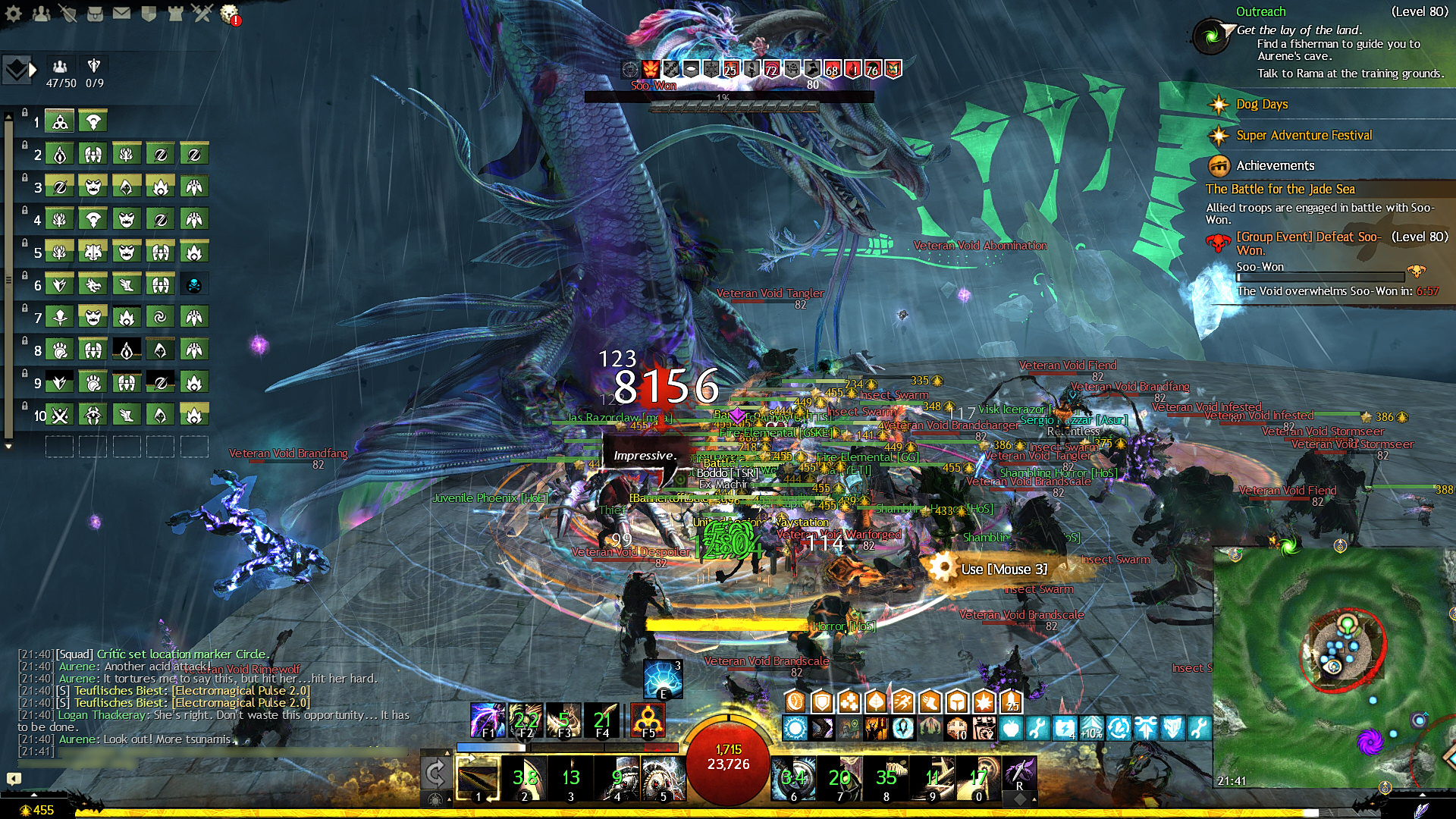The width and height of the screenshot is (1456, 819).
Task: Activate the F5 red triple-ring skill
Action: click(648, 719)
